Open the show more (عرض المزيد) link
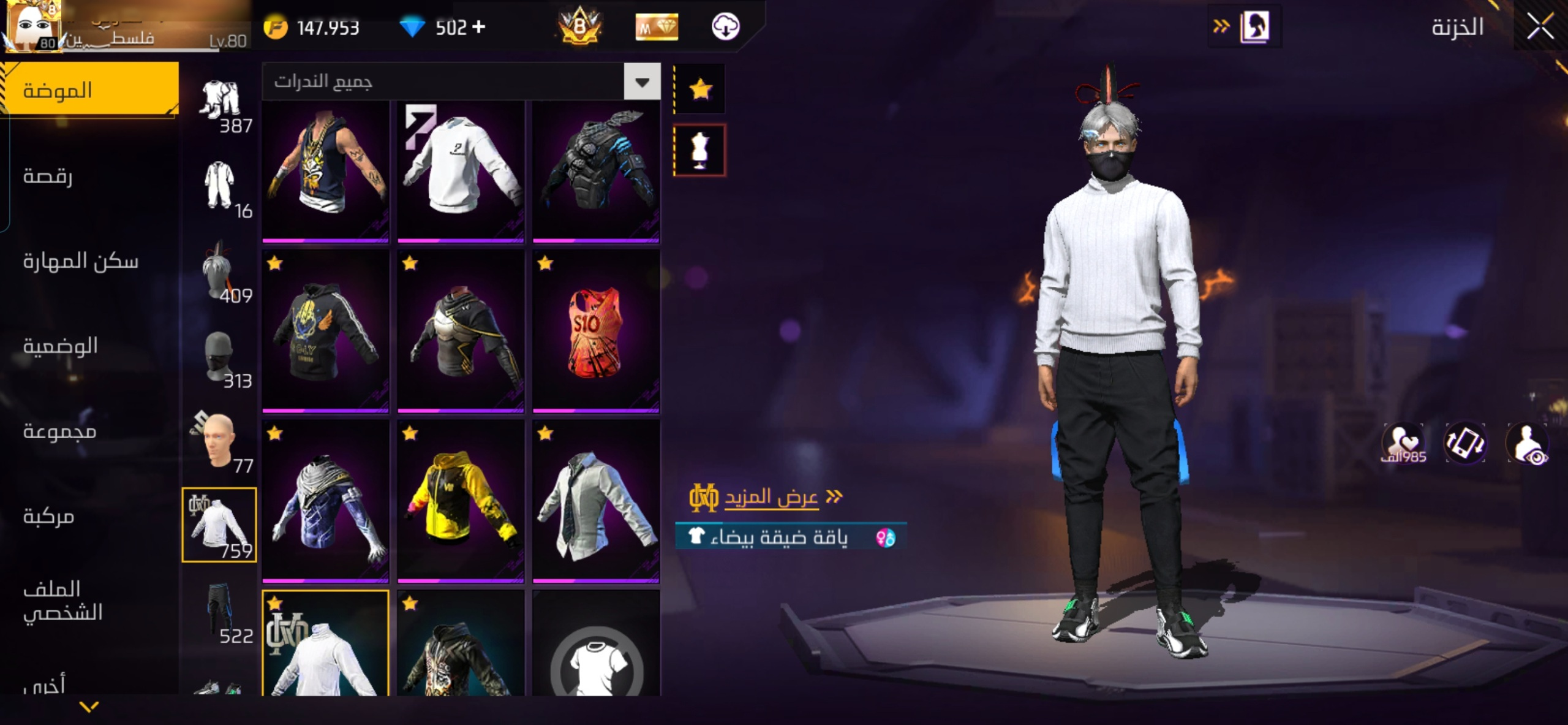1568x725 pixels. pyautogui.click(x=771, y=497)
